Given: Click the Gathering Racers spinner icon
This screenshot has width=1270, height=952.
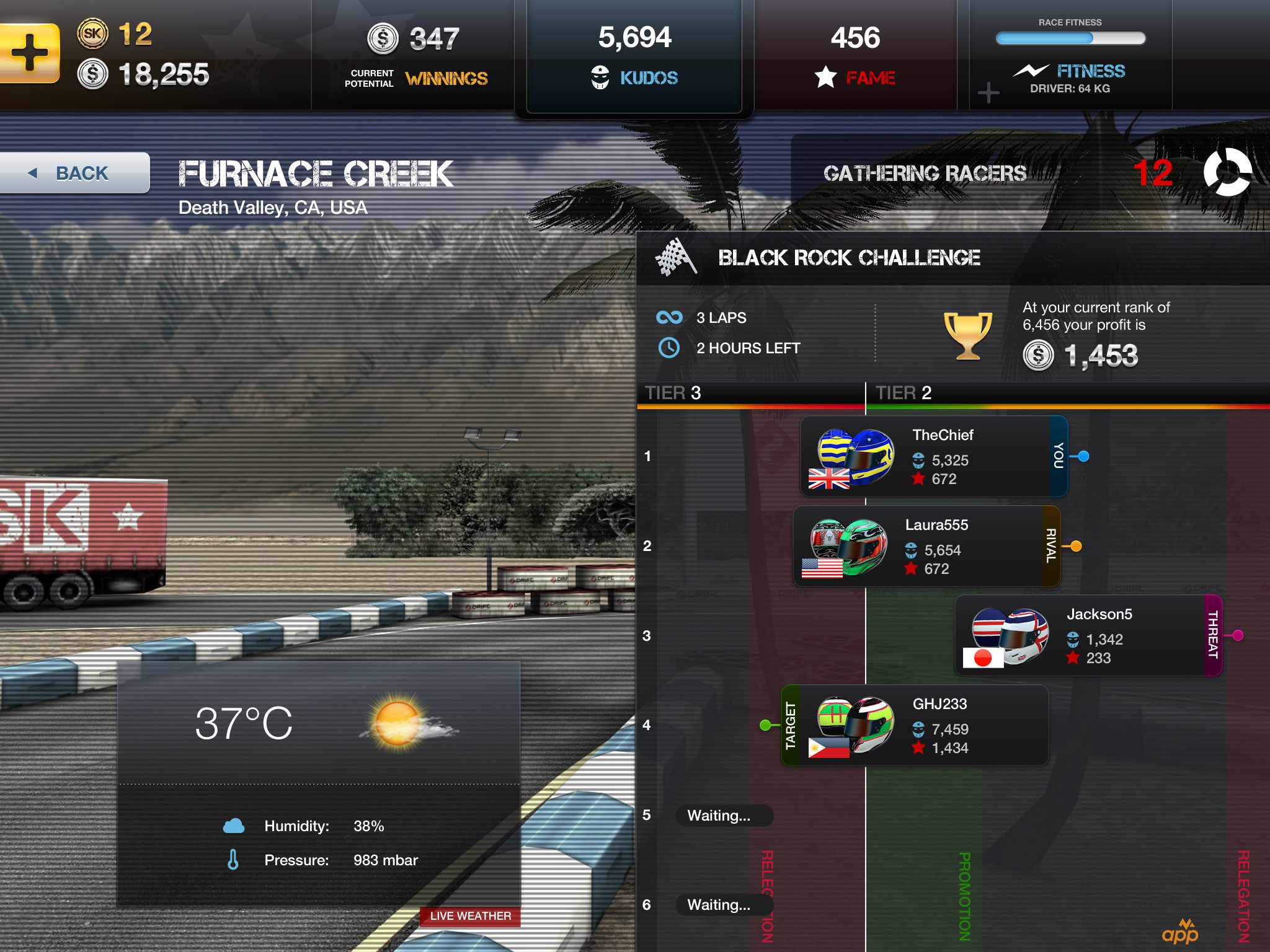Looking at the screenshot, I should pyautogui.click(x=1227, y=172).
